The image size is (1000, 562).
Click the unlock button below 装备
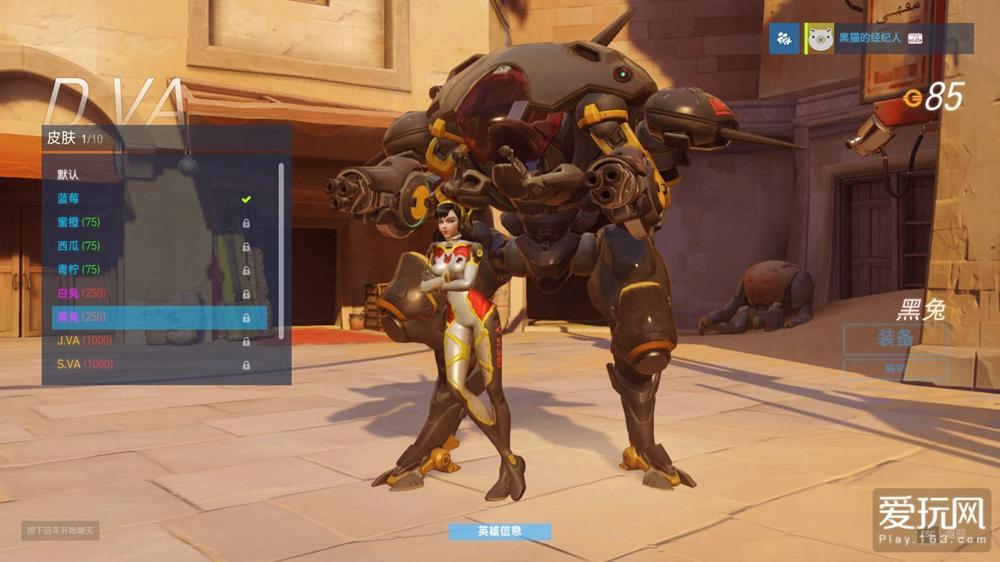[894, 369]
